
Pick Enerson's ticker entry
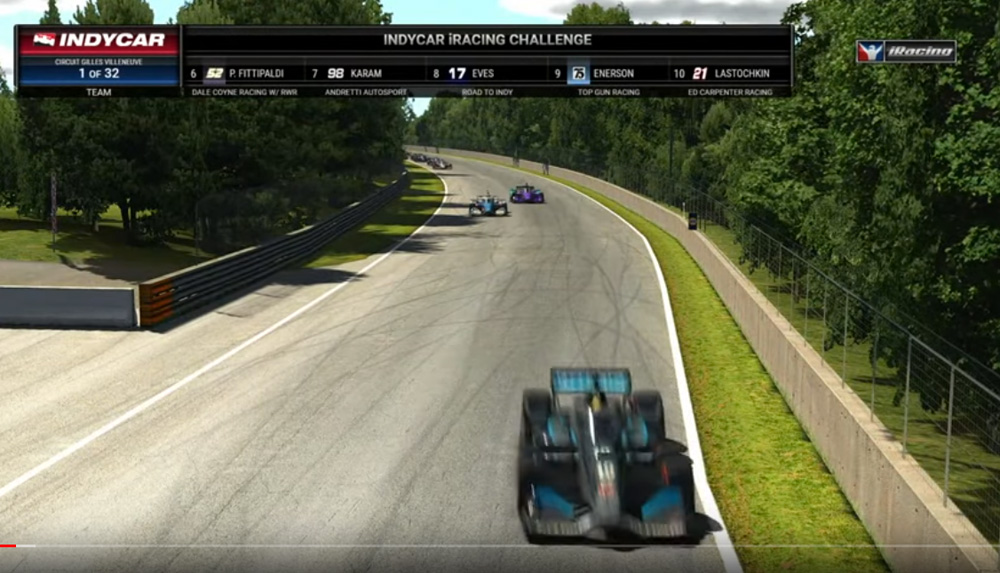pyautogui.click(x=604, y=73)
